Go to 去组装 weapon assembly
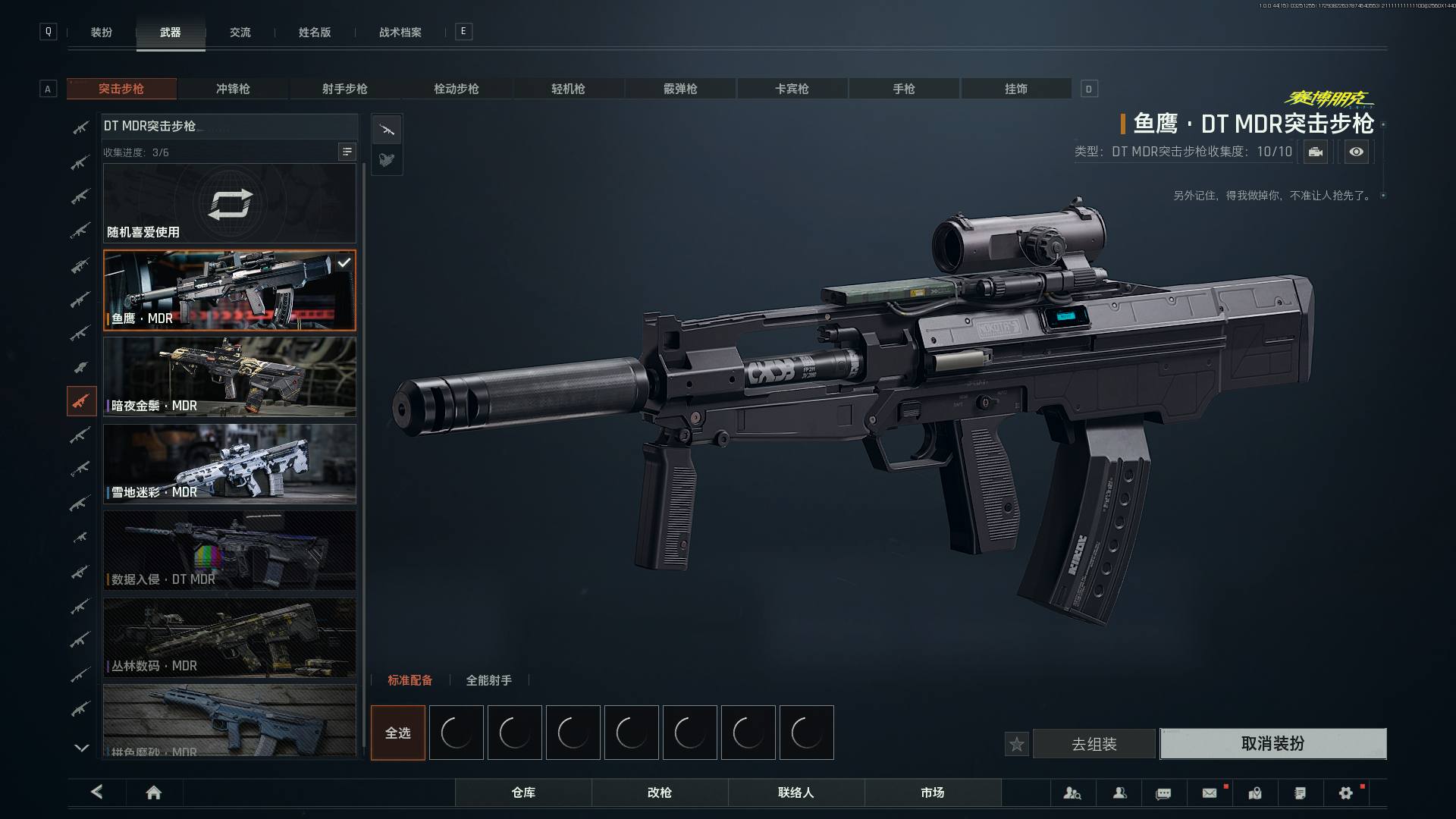The height and width of the screenshot is (819, 1456). (x=1094, y=744)
